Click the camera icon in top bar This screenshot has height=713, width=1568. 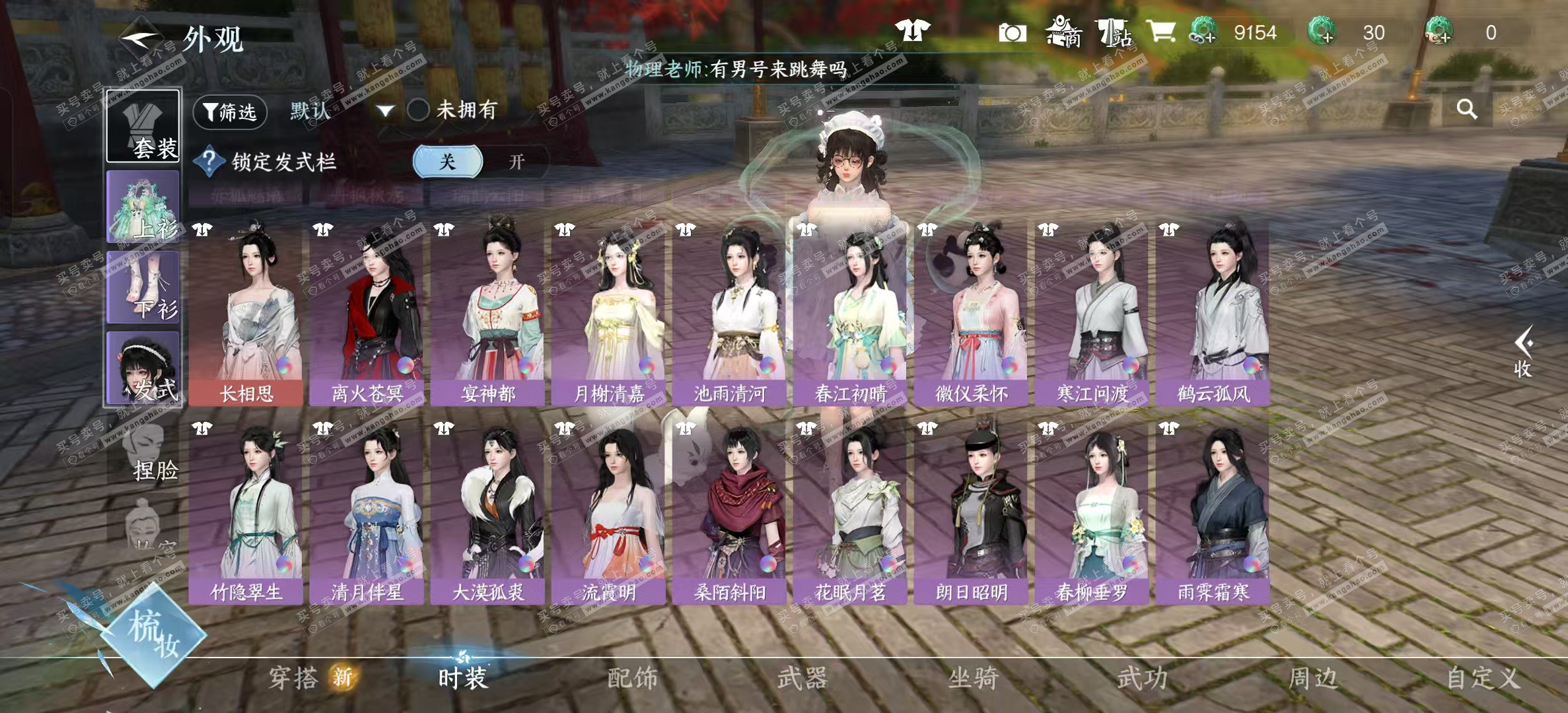coord(1012,32)
